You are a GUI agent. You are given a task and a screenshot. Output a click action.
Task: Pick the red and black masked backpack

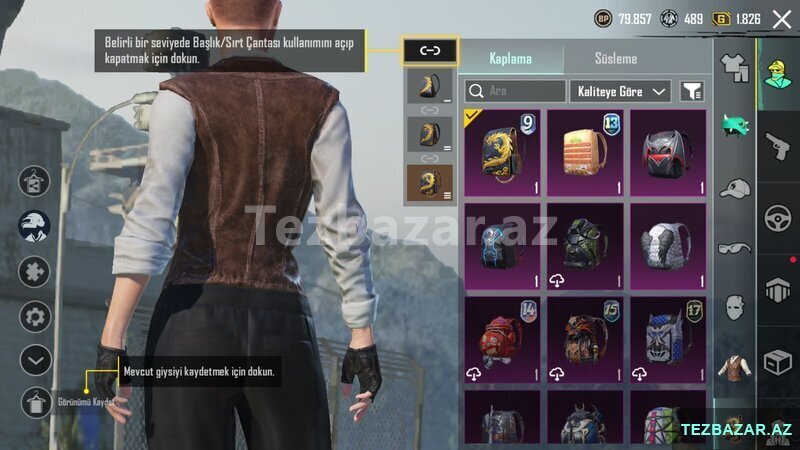tap(667, 153)
